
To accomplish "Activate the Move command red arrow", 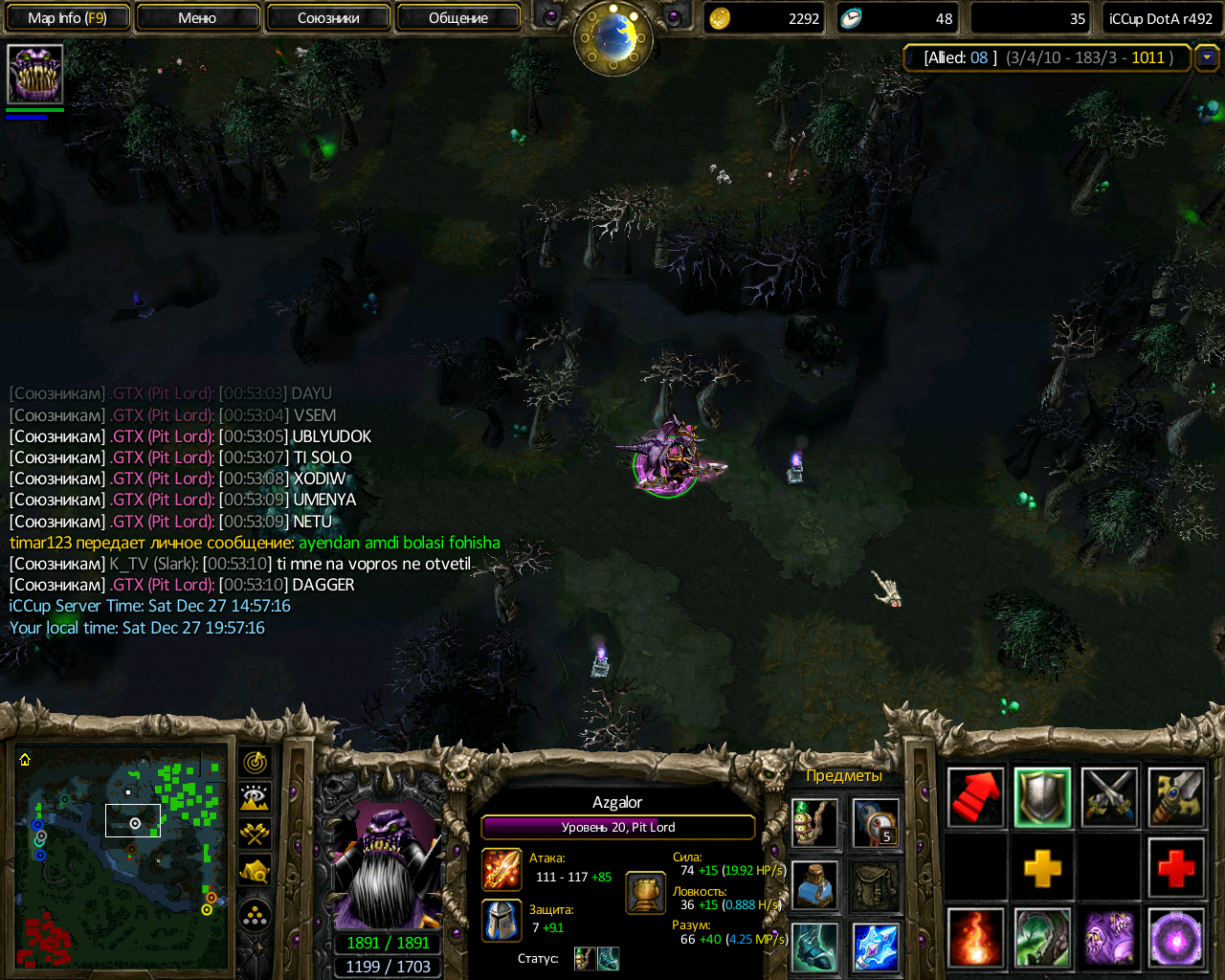I will pyautogui.click(x=976, y=797).
